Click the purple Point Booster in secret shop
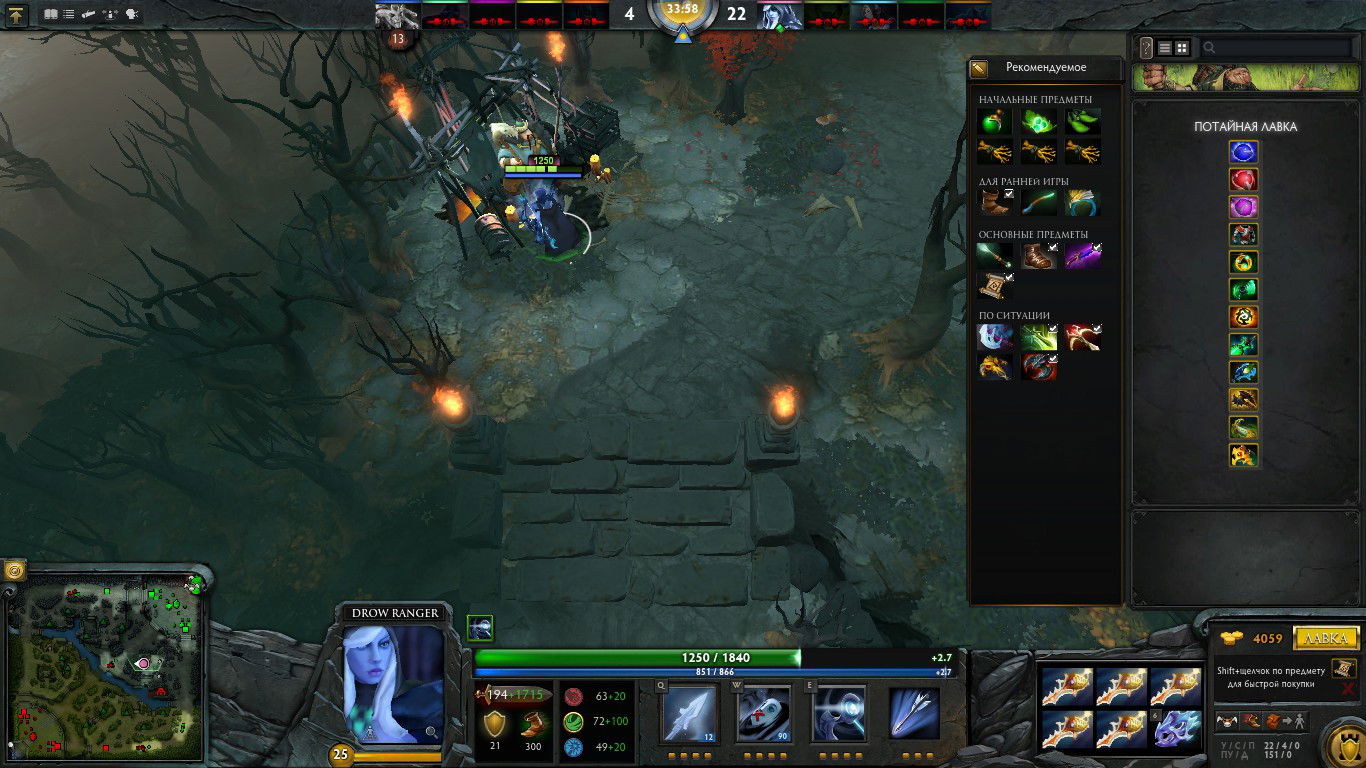Screen dimensions: 1366x768 click(1244, 207)
